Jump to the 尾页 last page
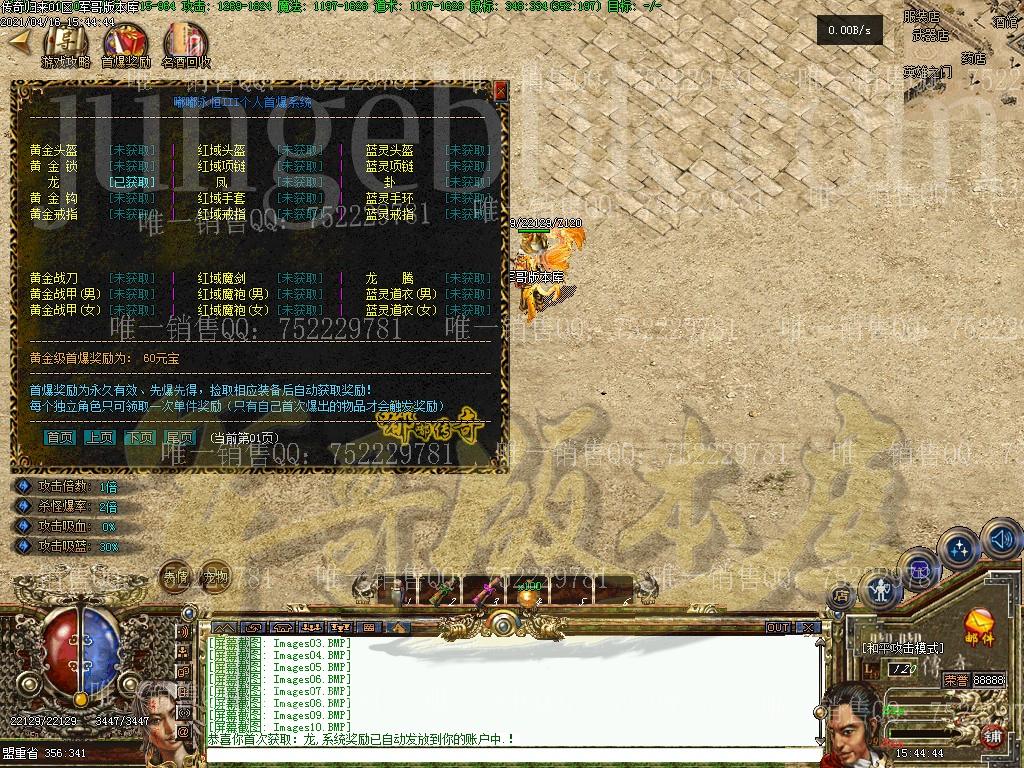The height and width of the screenshot is (768, 1024). pyautogui.click(x=179, y=438)
